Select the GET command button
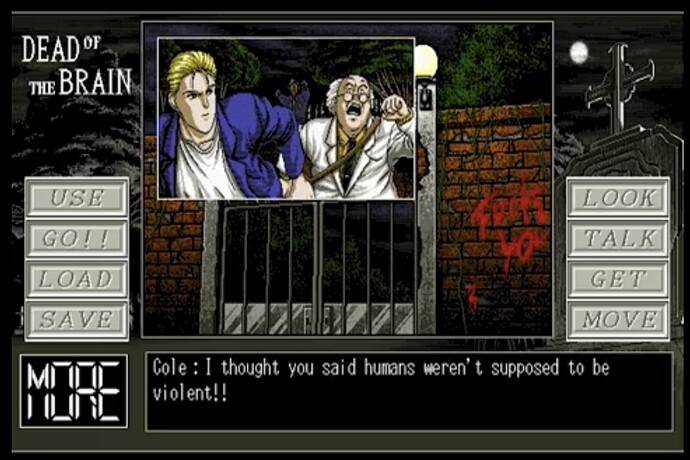 coord(618,280)
